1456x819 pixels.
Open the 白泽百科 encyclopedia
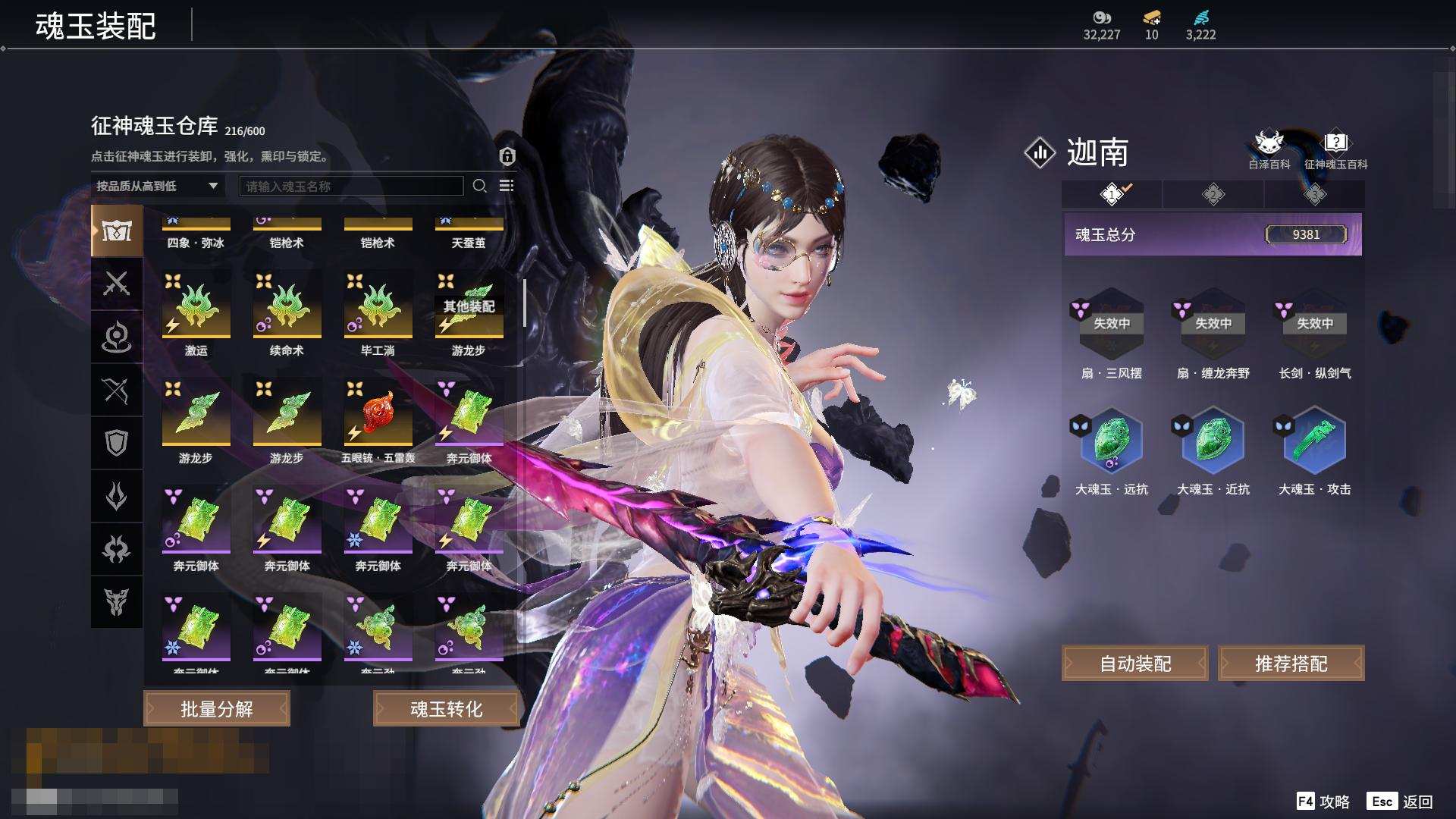1269,149
